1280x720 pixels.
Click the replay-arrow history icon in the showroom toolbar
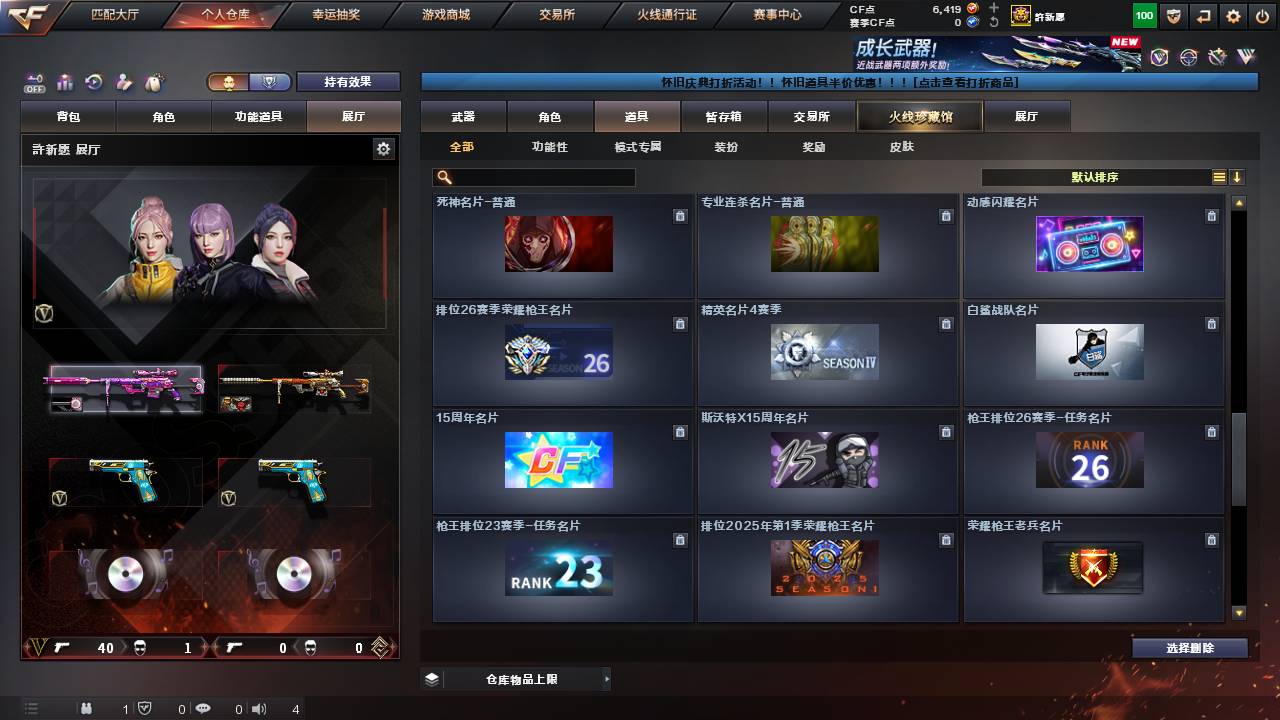(93, 82)
